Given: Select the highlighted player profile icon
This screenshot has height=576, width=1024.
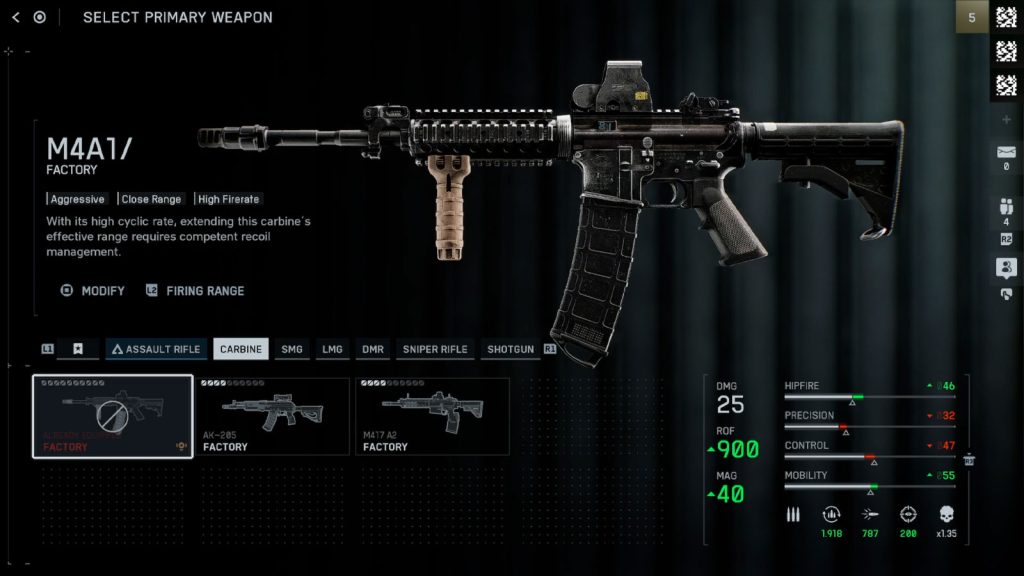Looking at the screenshot, I should [1006, 267].
